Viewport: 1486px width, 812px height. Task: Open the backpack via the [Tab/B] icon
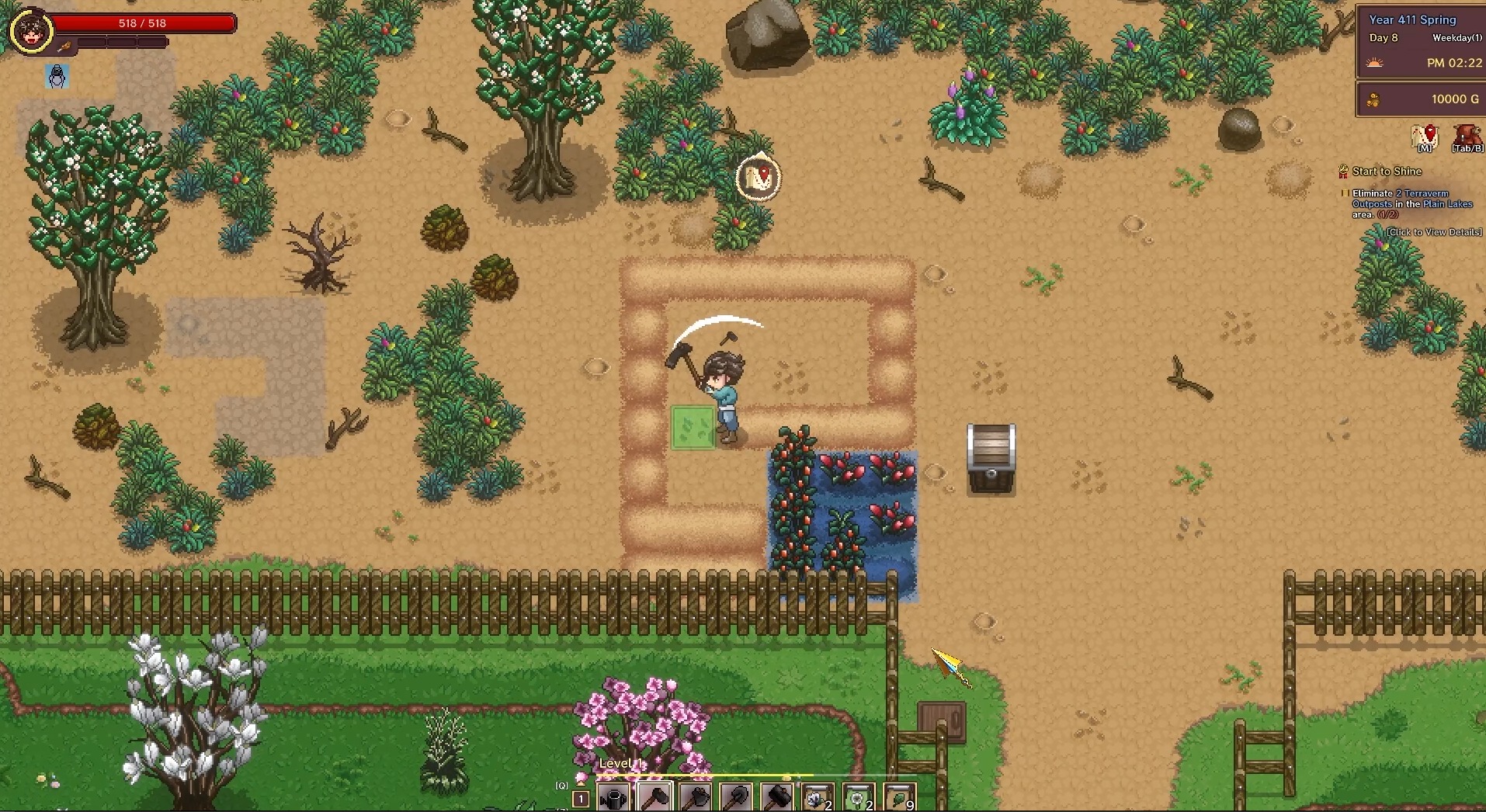tap(1466, 134)
